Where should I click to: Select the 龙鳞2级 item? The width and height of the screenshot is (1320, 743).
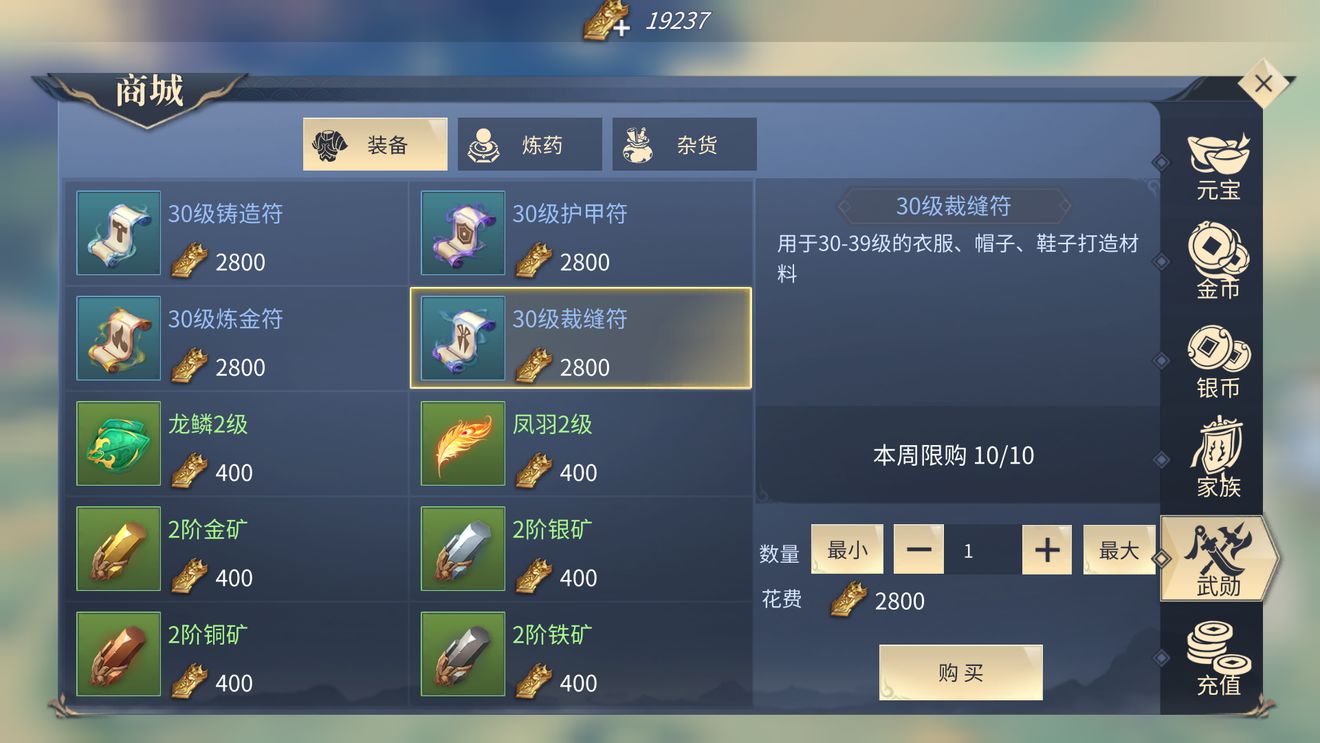tap(235, 443)
